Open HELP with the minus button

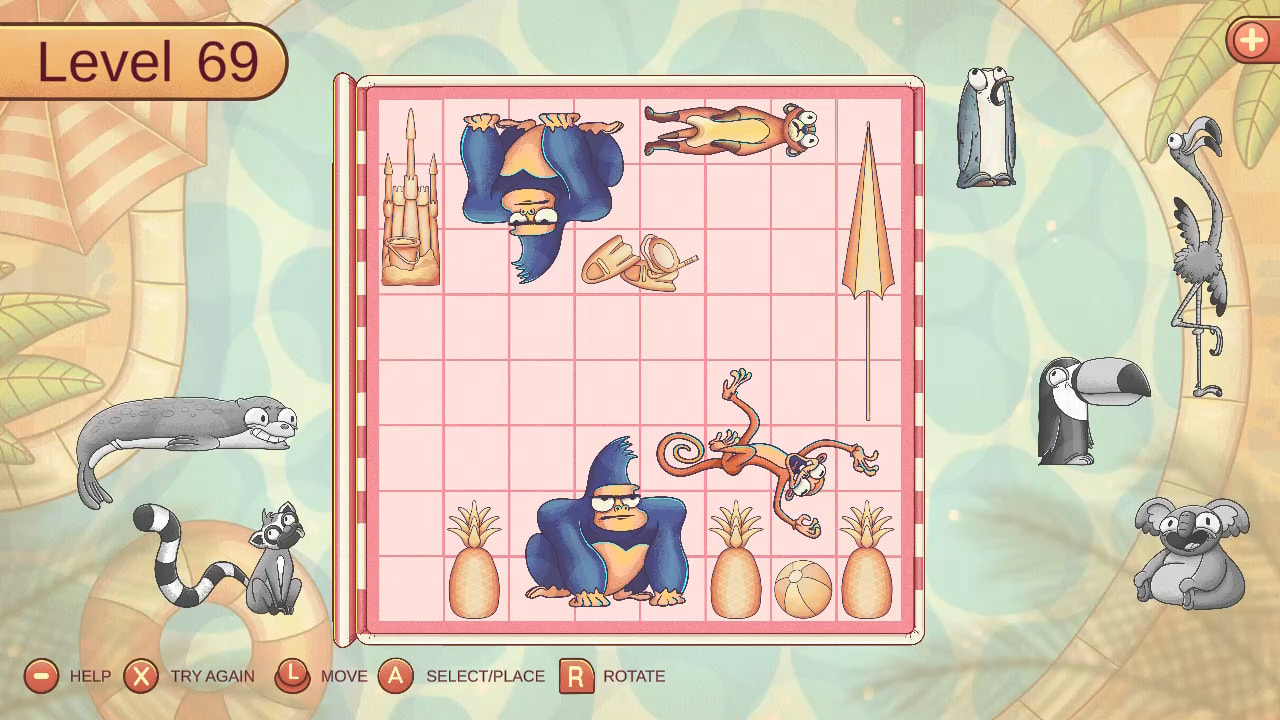pyautogui.click(x=42, y=676)
